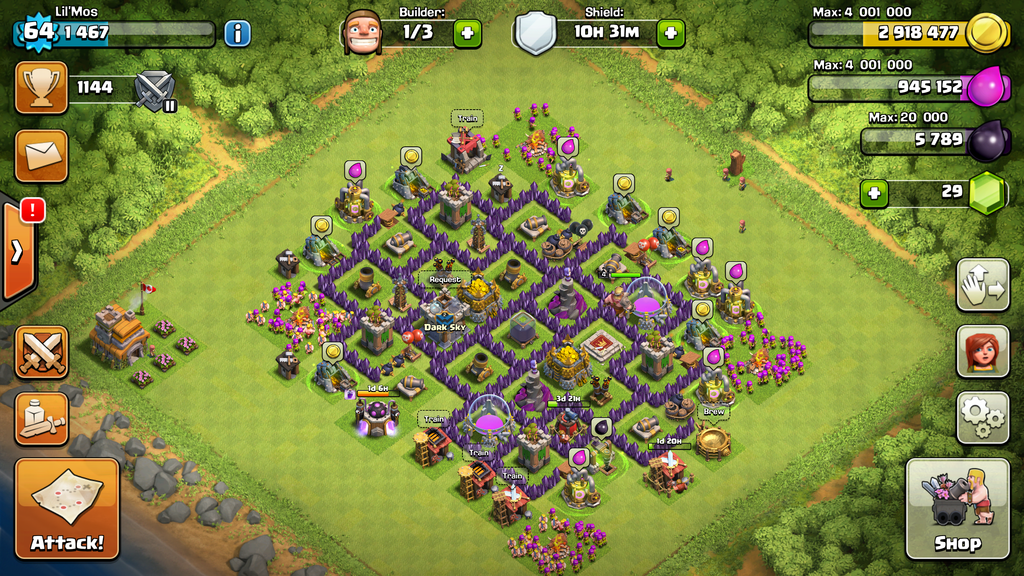Tap the Attack! map button
The image size is (1024, 576).
67,508
